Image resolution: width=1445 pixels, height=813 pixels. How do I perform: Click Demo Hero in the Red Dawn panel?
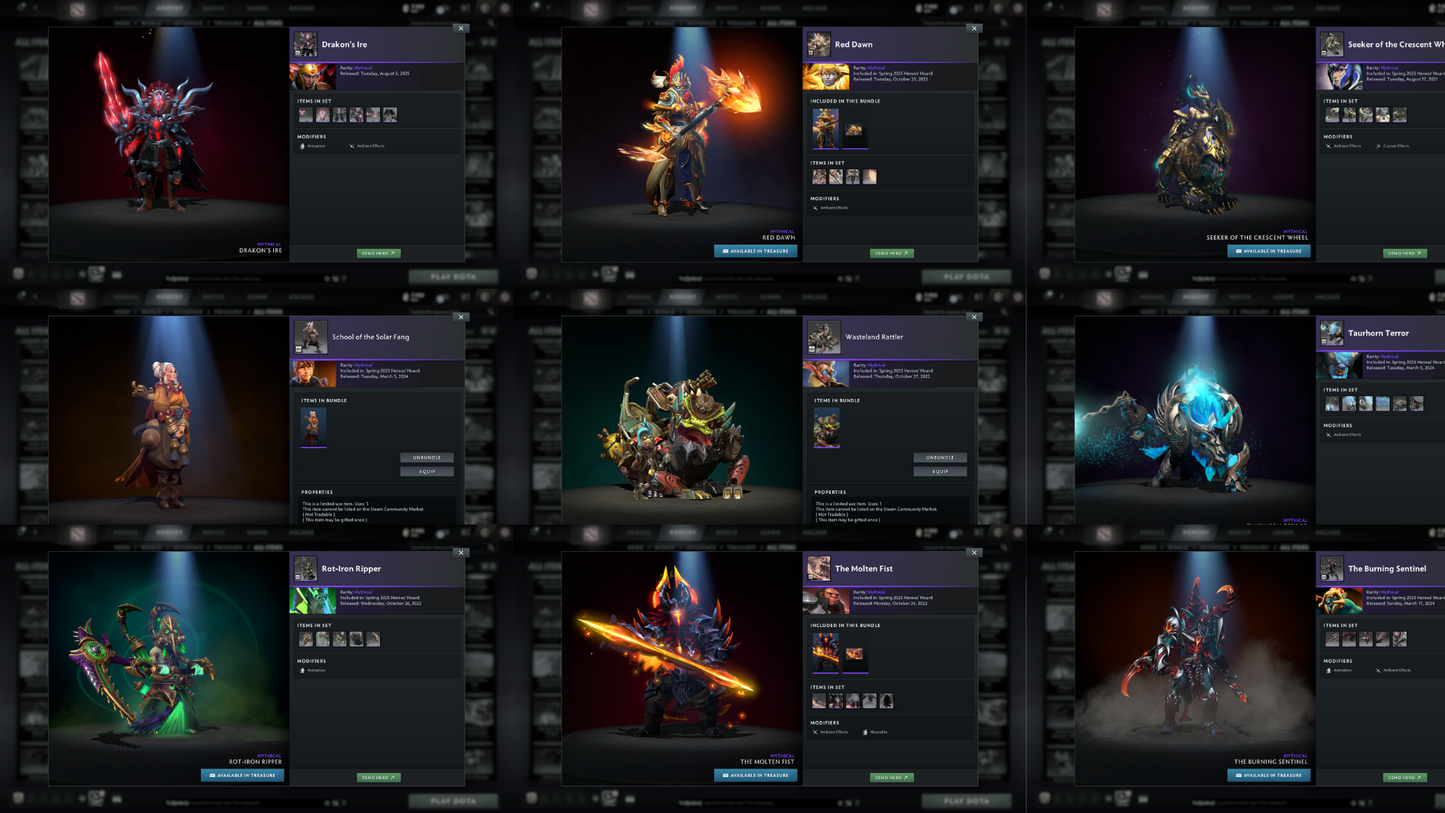[891, 253]
